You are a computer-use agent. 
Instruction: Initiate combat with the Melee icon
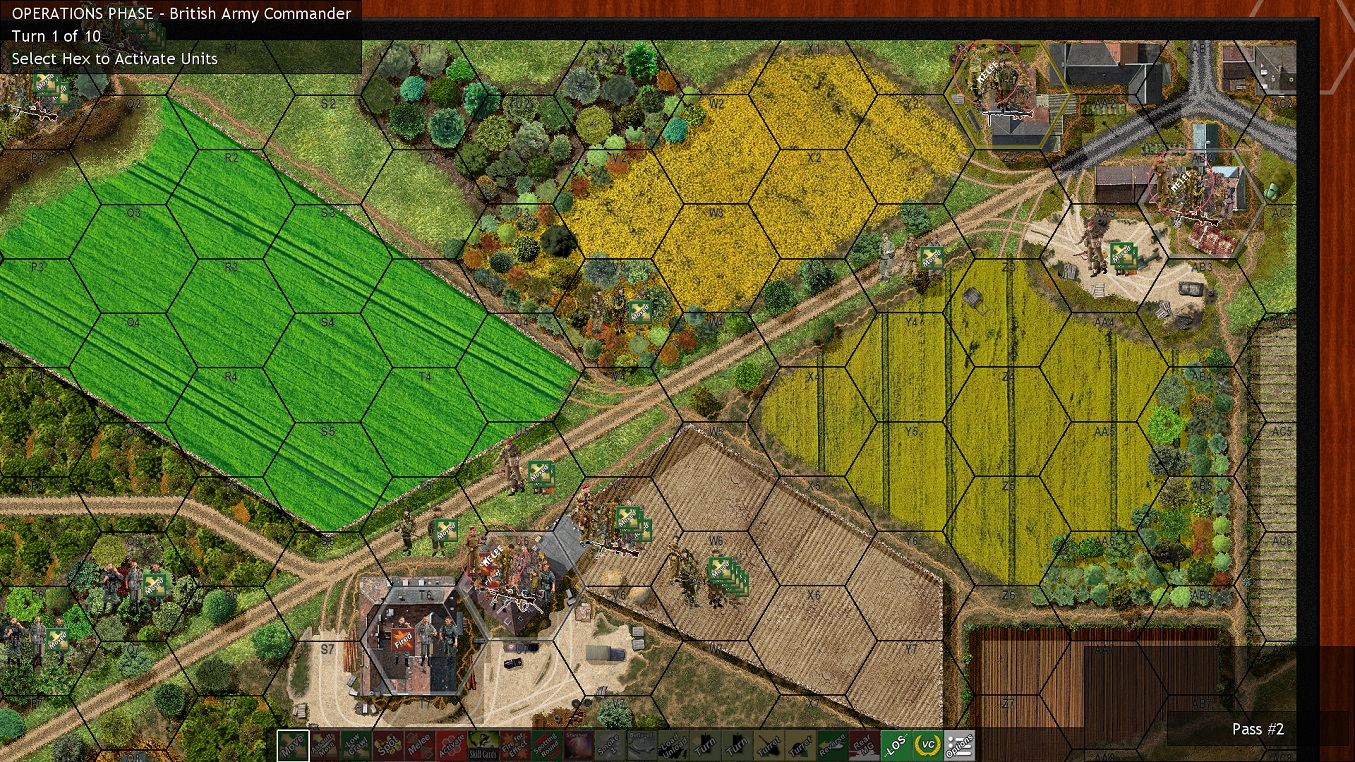pos(421,745)
